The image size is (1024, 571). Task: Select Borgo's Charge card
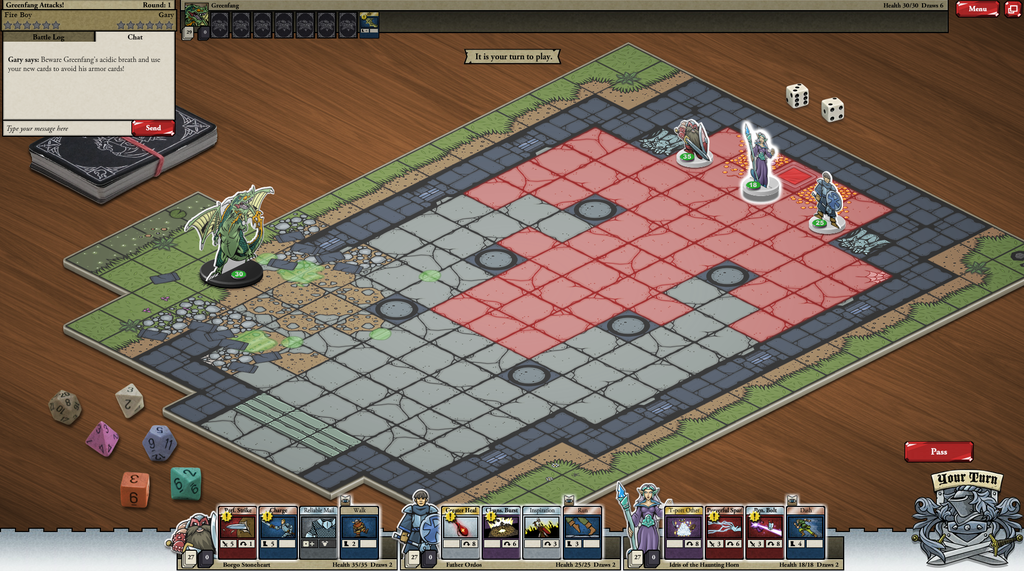(278, 532)
